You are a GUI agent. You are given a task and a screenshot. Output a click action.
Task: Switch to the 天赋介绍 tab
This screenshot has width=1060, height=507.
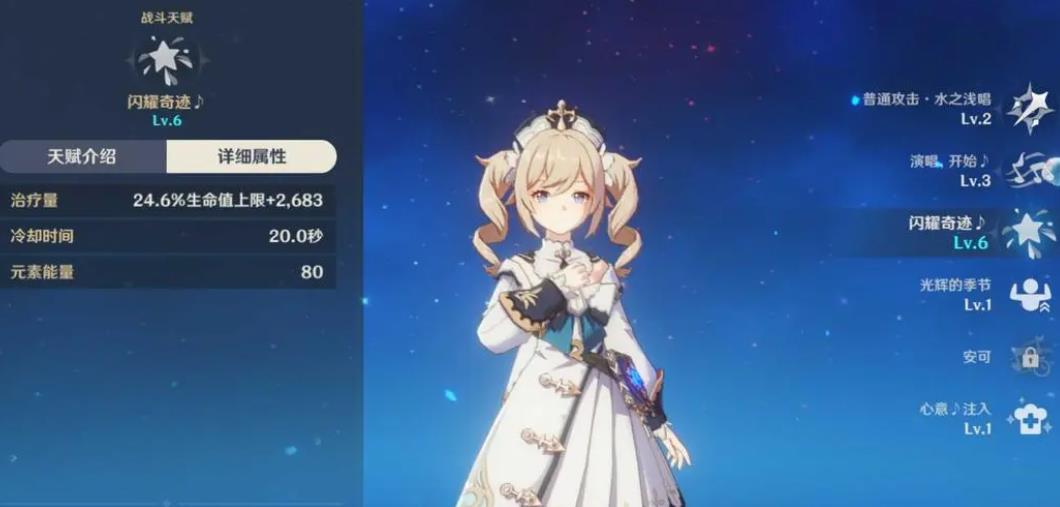[82, 157]
